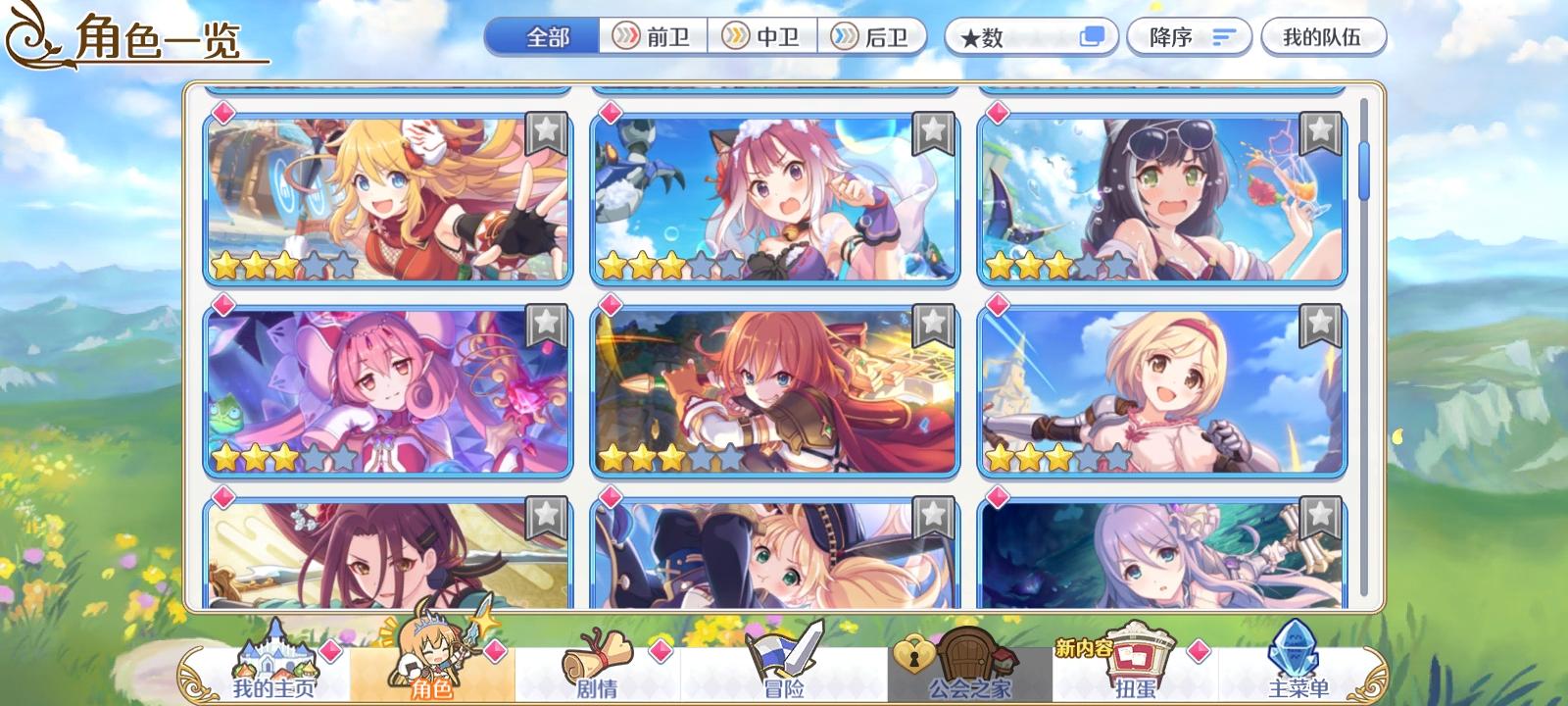
Task: Switch to the 全部 tab
Action: click(x=547, y=36)
